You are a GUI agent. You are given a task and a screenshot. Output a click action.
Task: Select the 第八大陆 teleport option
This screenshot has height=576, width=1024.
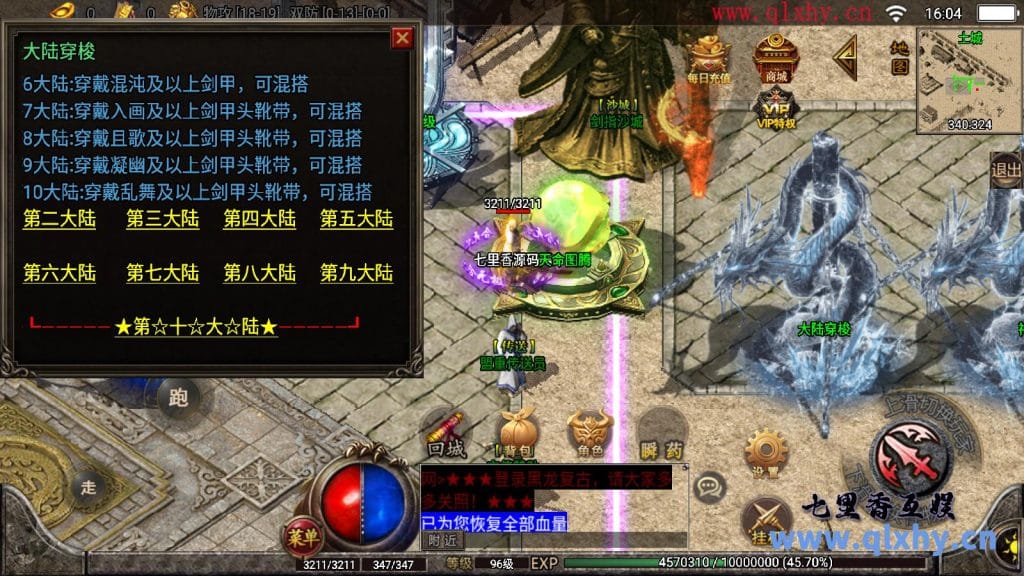259,273
